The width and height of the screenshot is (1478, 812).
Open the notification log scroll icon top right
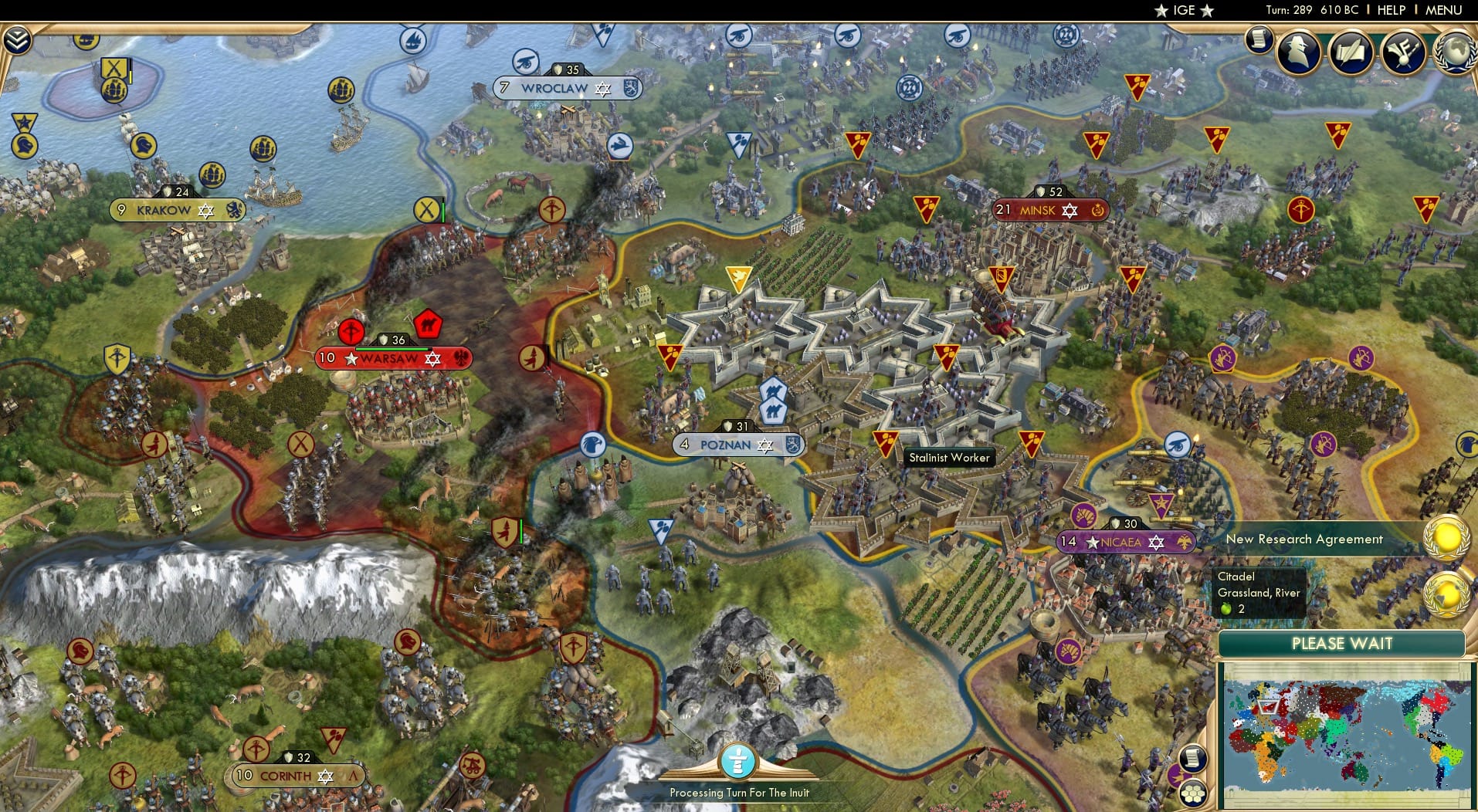coord(1258,37)
